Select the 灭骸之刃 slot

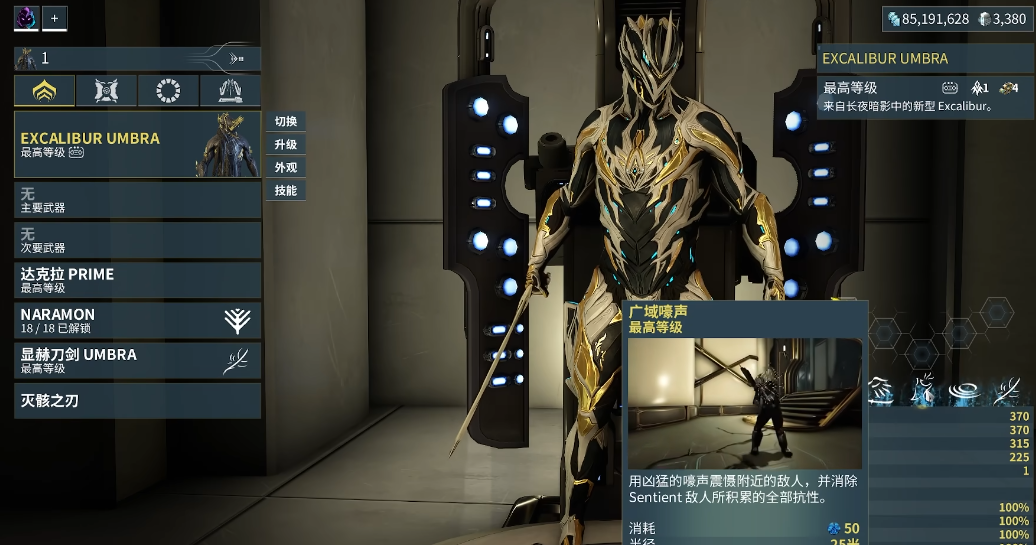point(137,401)
